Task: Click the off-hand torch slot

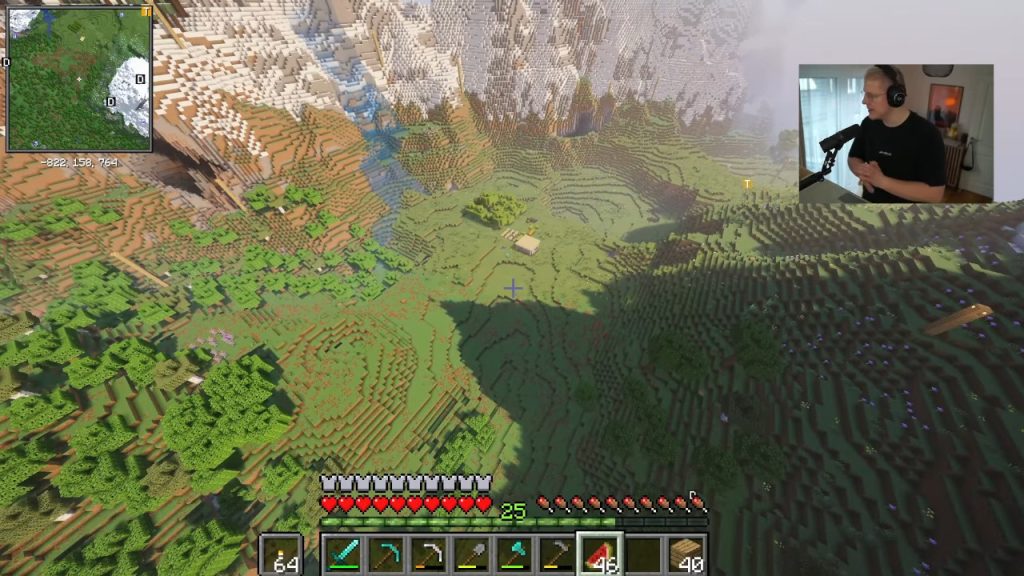Action: click(x=281, y=554)
